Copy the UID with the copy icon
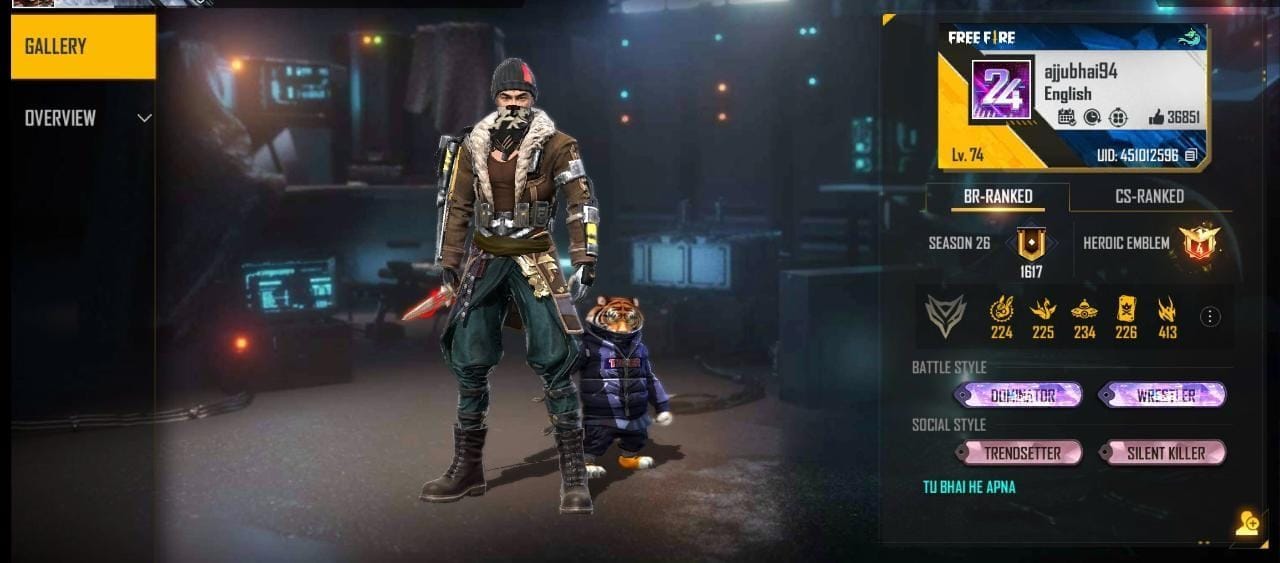 (x=1191, y=156)
